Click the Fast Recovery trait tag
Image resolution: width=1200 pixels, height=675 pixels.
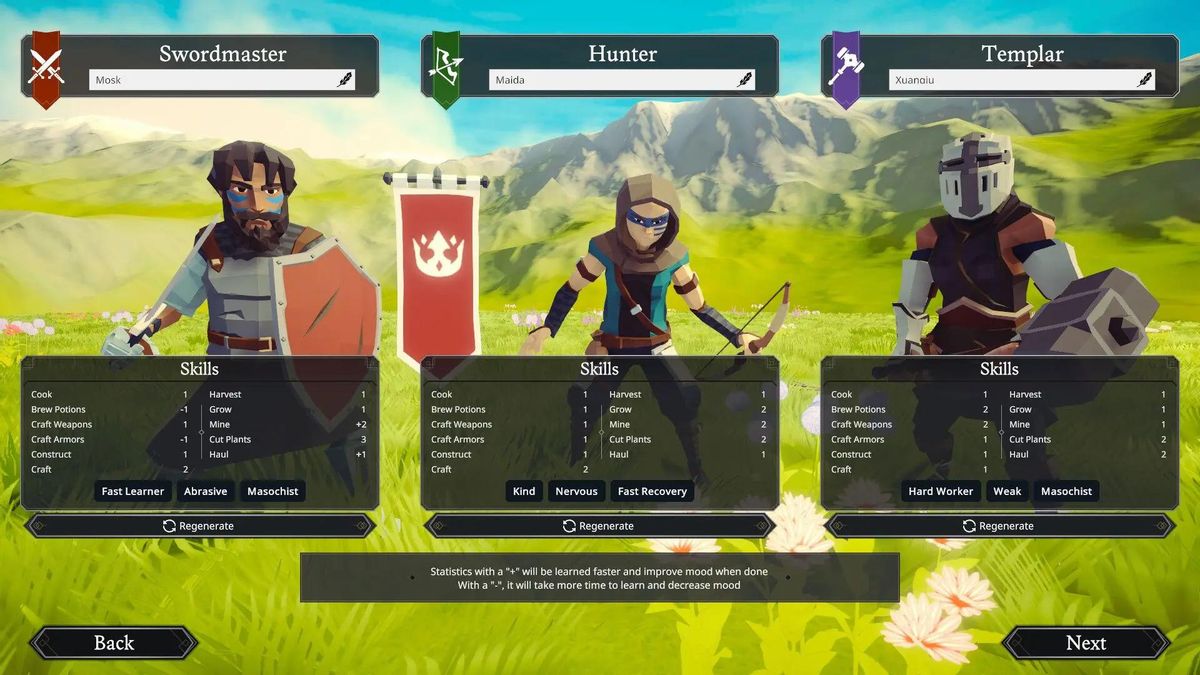click(x=652, y=491)
